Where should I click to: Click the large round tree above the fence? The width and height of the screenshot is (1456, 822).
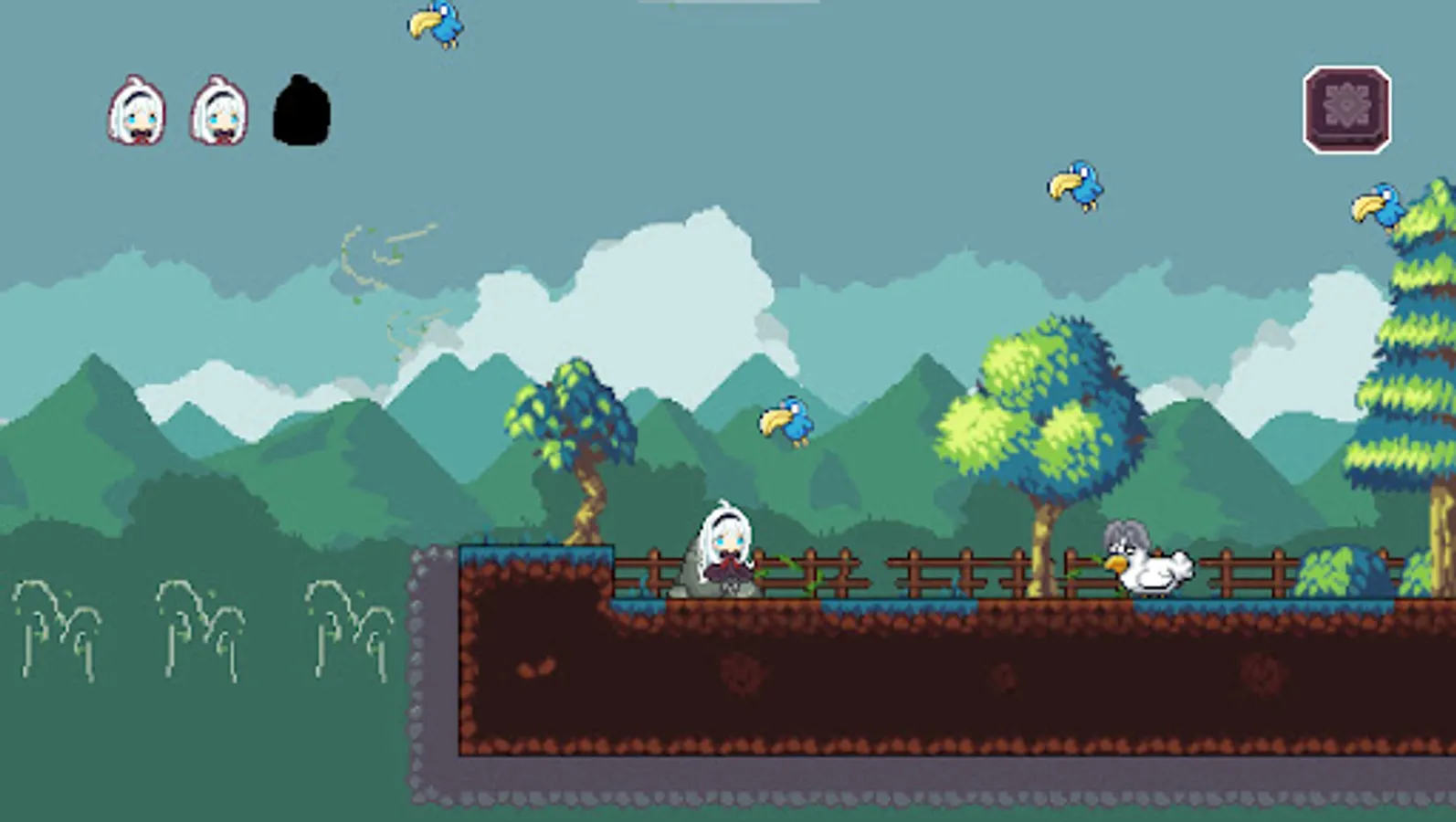pyautogui.click(x=1041, y=411)
